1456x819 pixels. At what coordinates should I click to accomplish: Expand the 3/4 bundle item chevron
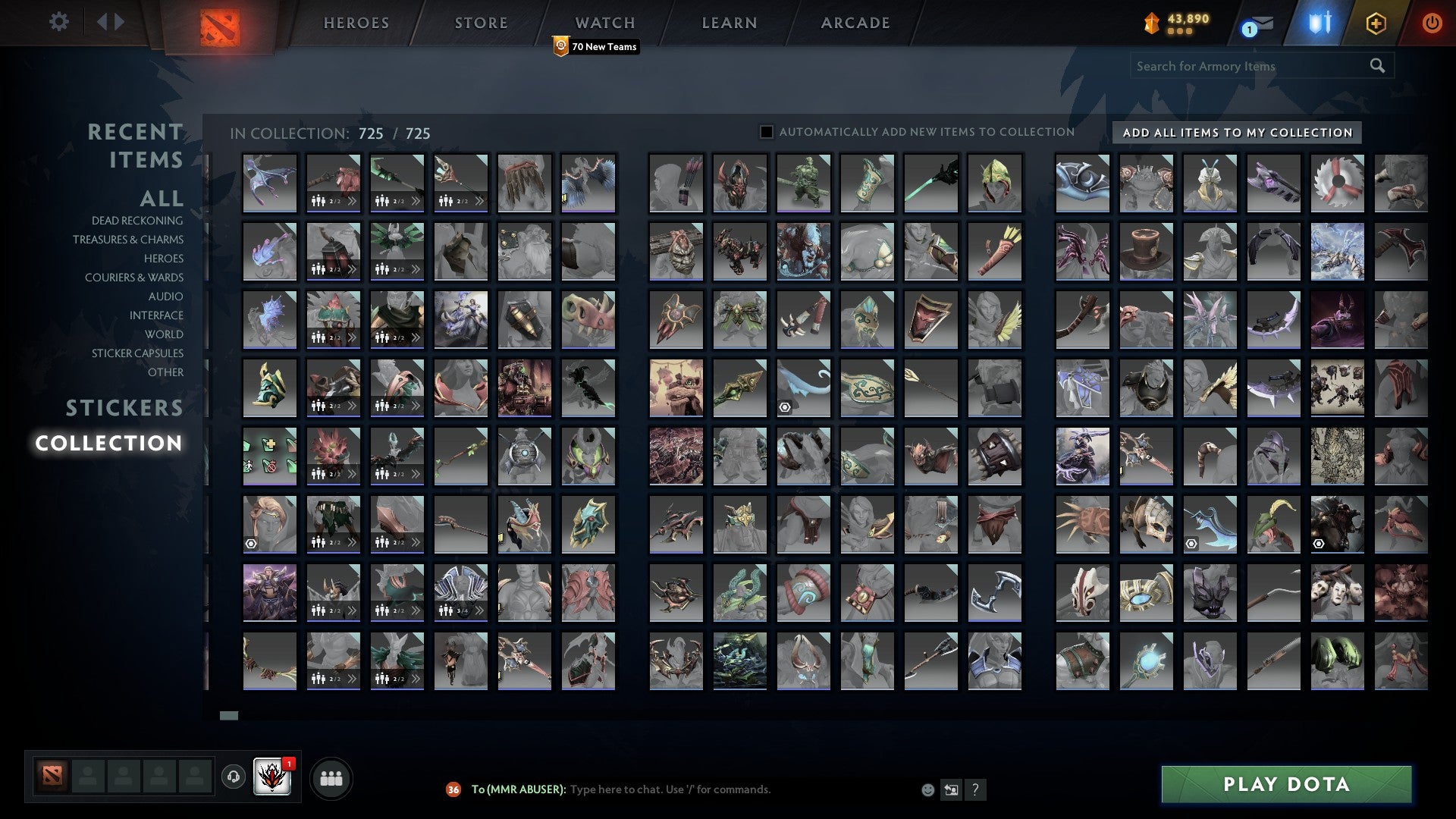(480, 610)
